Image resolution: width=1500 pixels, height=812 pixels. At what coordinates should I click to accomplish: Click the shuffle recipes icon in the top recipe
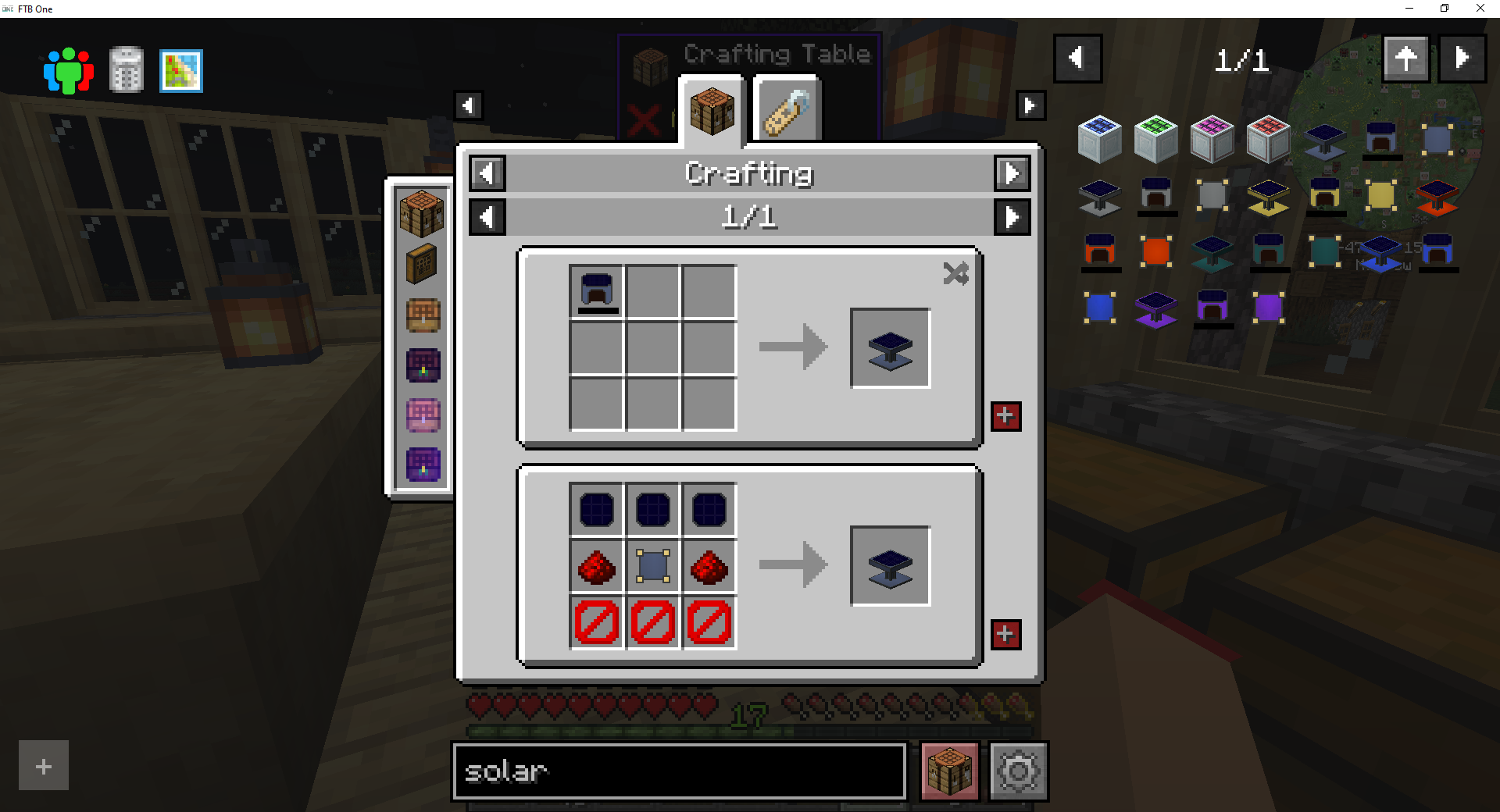tap(956, 273)
